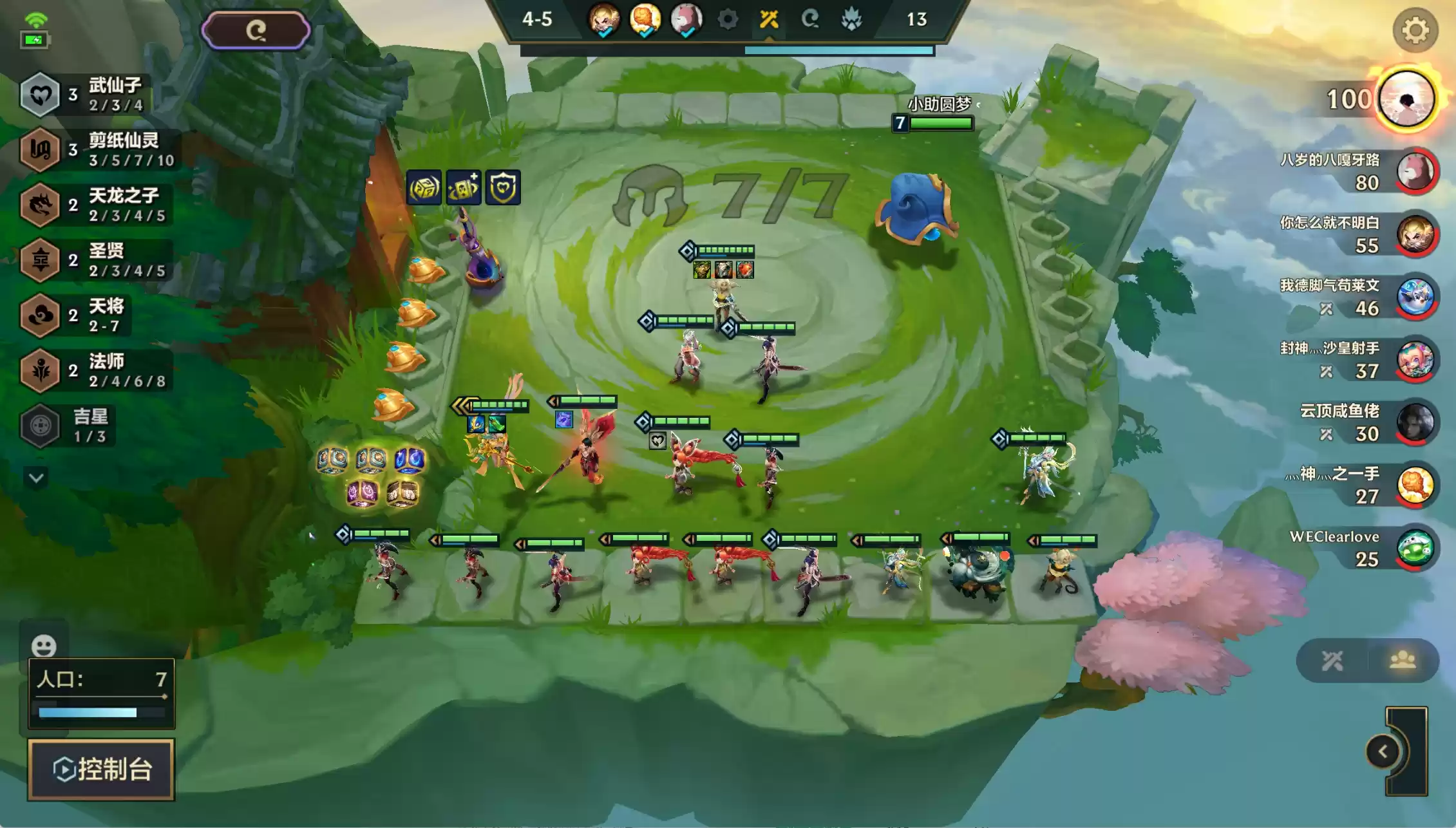The image size is (1456, 828).
Task: Click the purple swirl button at top left
Action: tap(256, 30)
